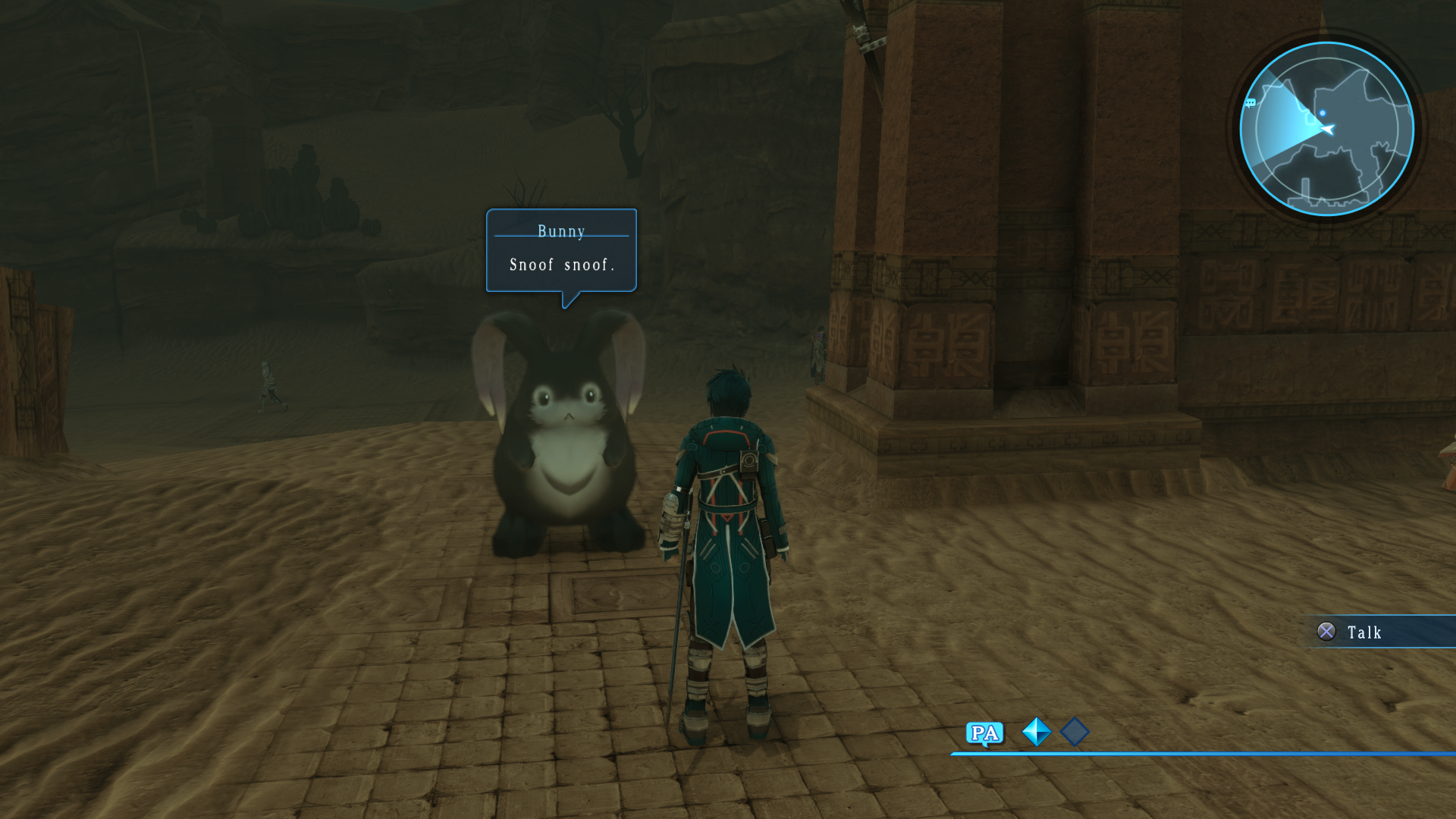Click the Snoof snoof dialogue text
The image size is (1456, 819).
pos(562,265)
